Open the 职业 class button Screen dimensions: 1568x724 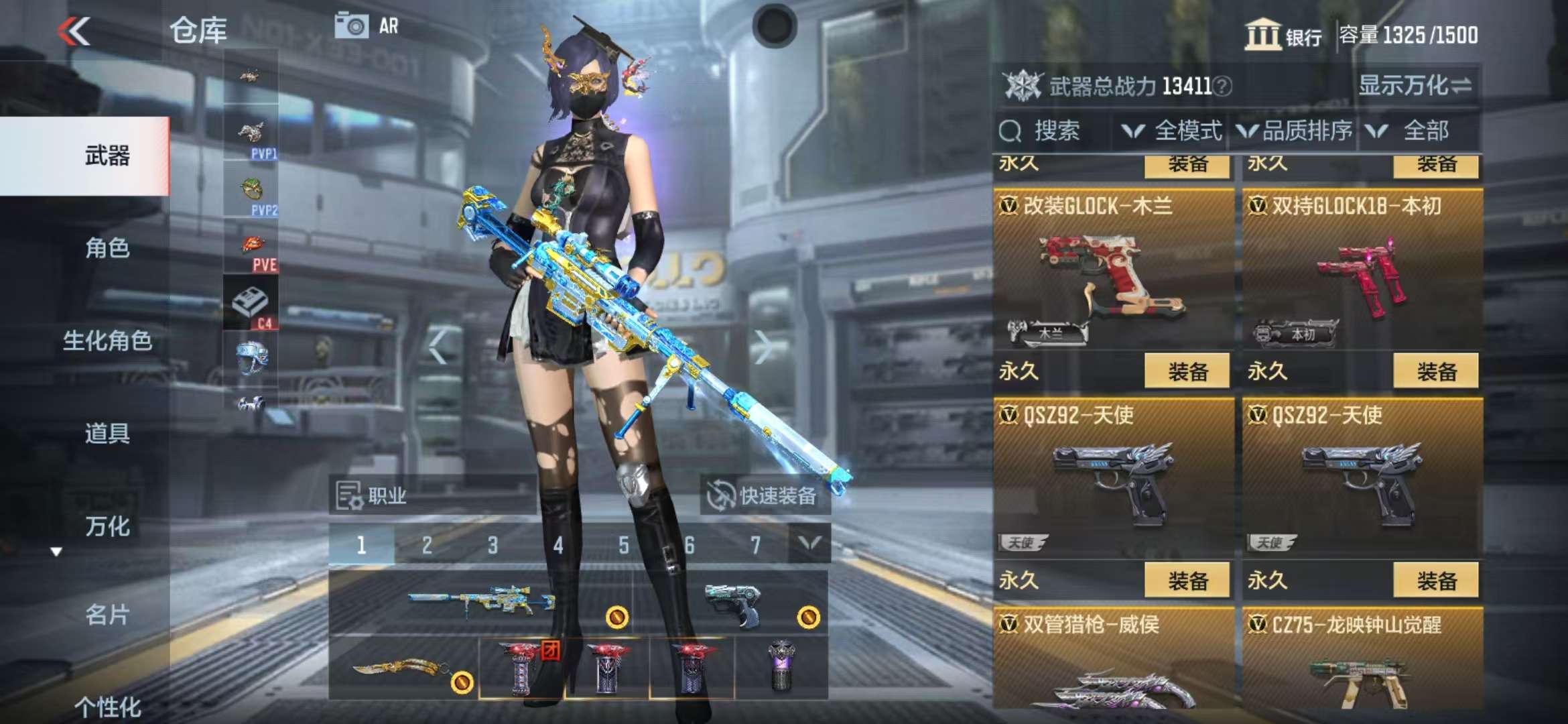(373, 496)
